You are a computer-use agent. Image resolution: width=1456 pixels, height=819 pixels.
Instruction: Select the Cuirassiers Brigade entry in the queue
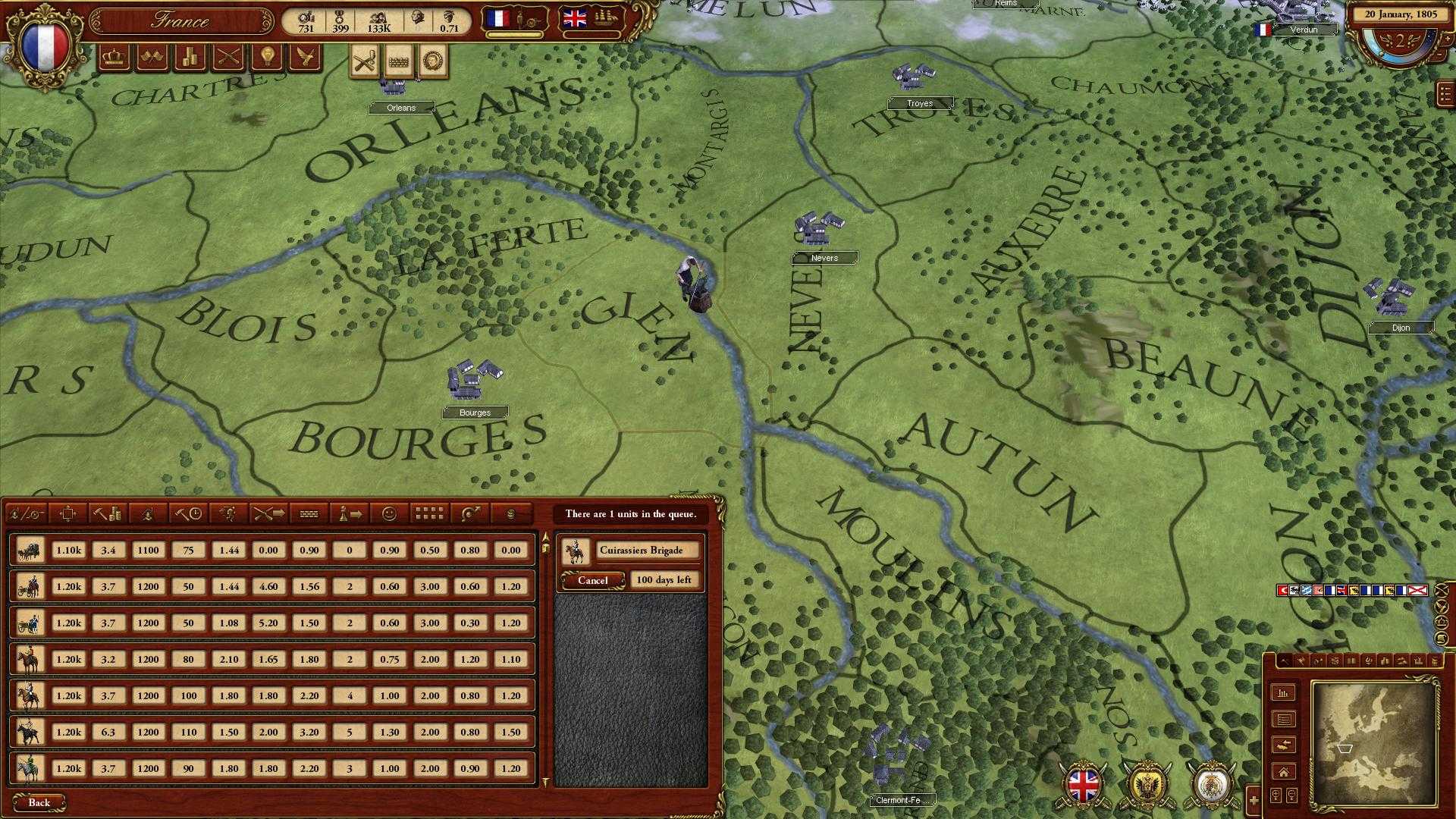[x=641, y=550]
